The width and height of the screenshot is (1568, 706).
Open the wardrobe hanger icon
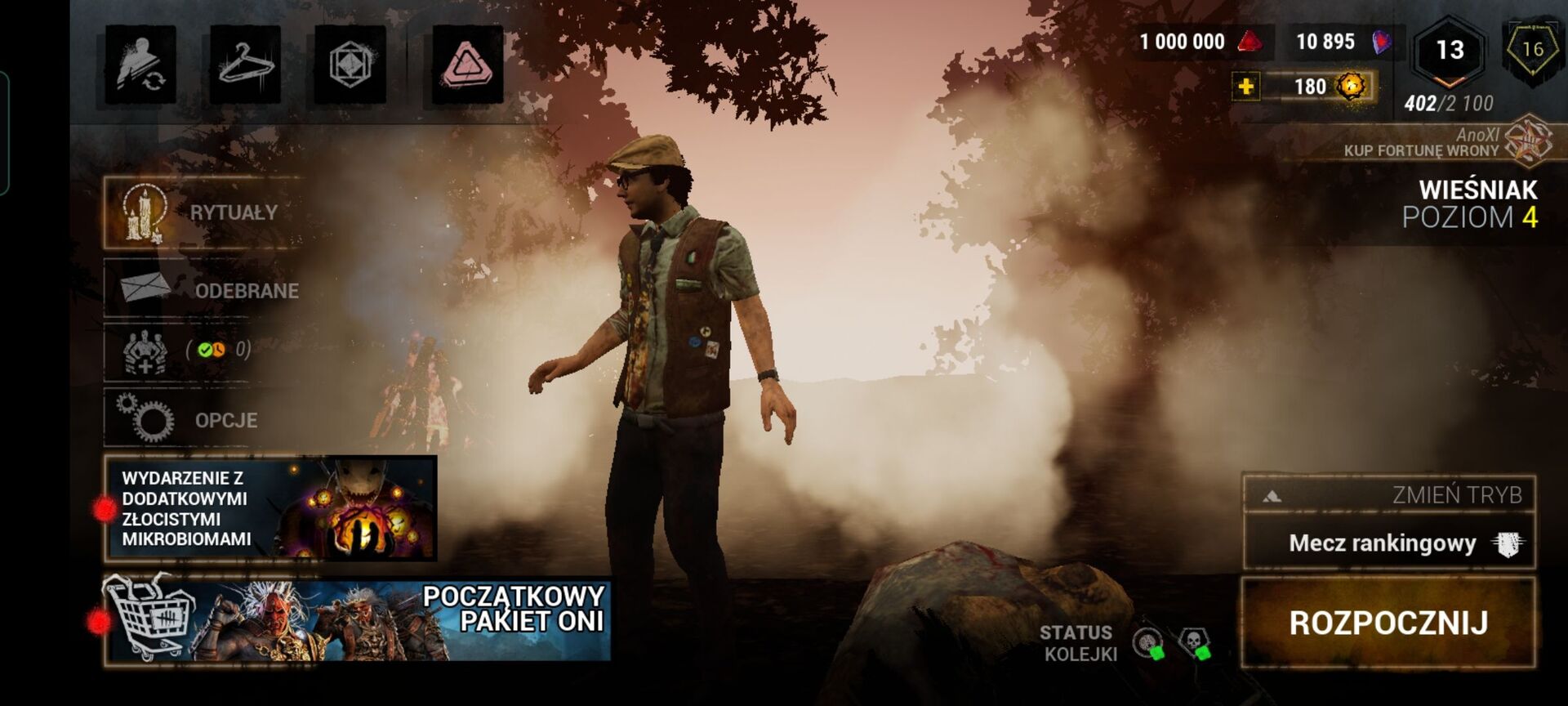click(x=245, y=65)
